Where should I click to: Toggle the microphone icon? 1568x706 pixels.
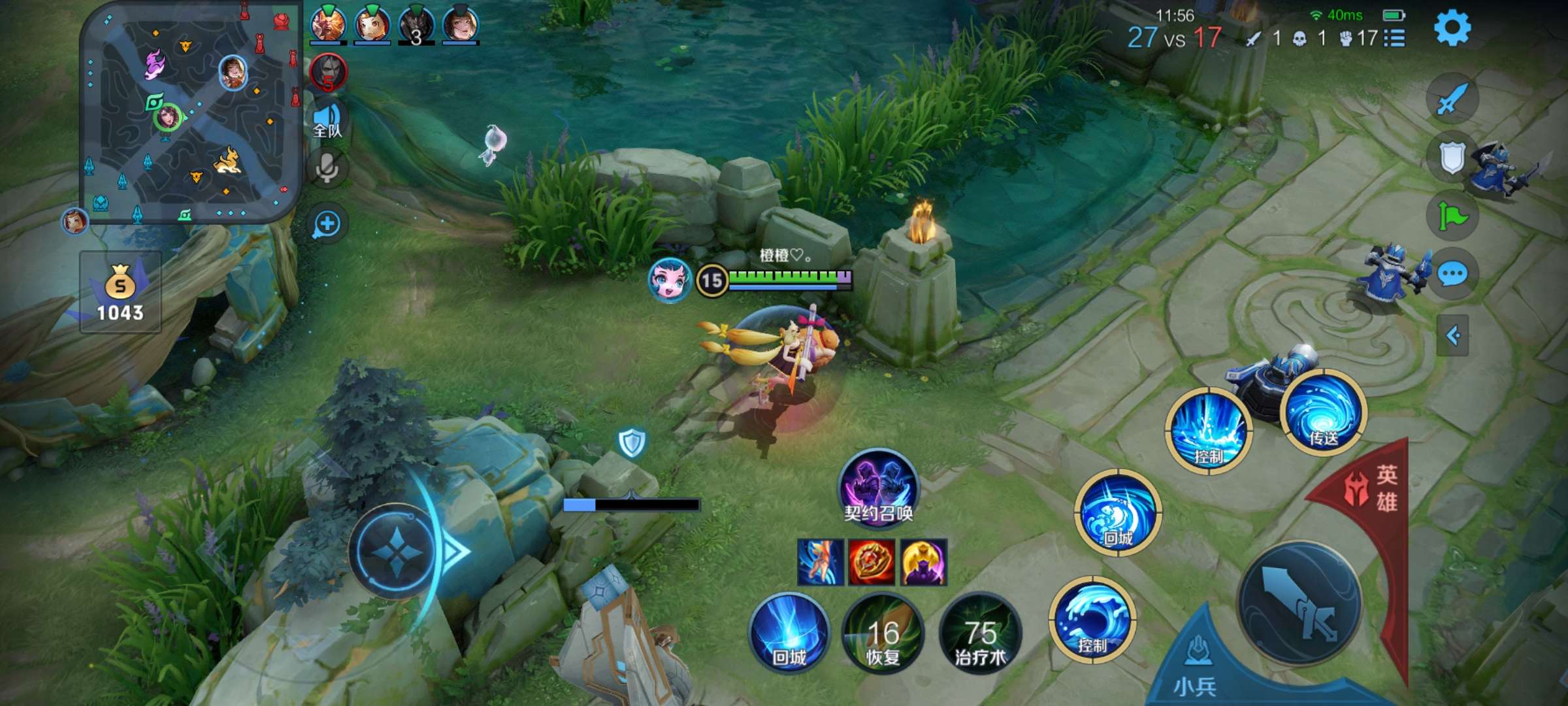tap(327, 169)
